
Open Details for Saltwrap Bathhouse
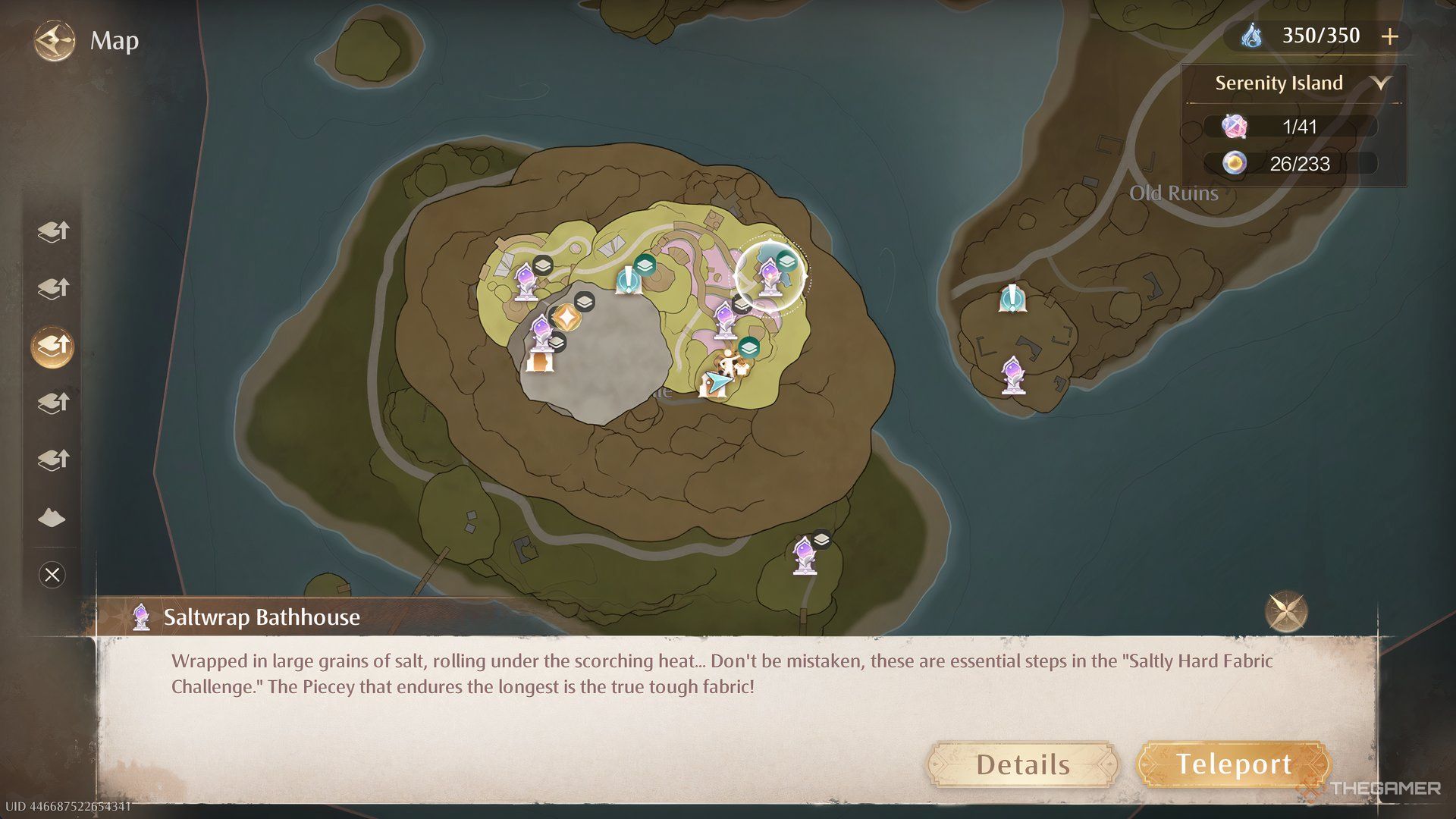coord(1022,764)
